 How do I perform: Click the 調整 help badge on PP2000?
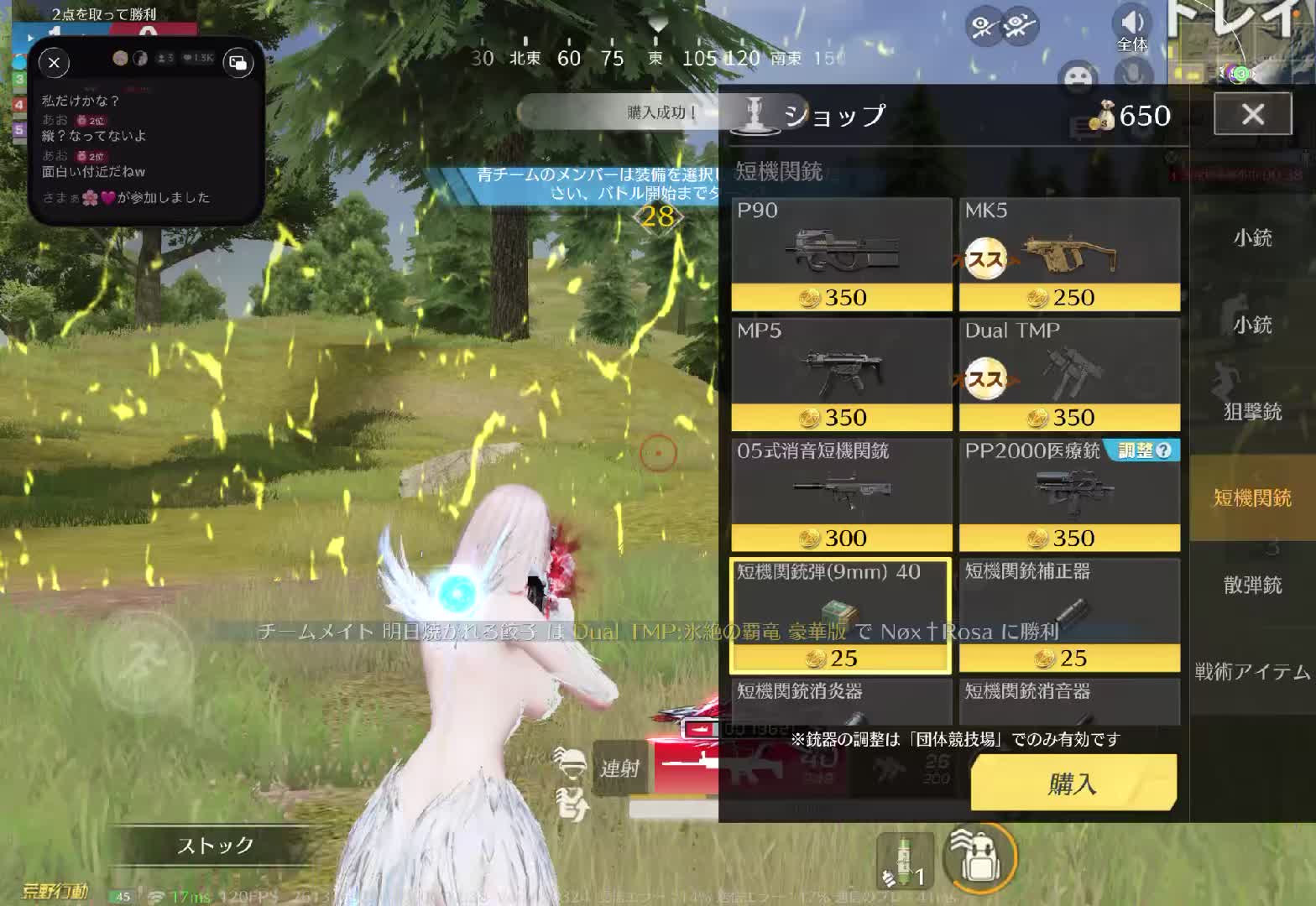click(x=1143, y=451)
